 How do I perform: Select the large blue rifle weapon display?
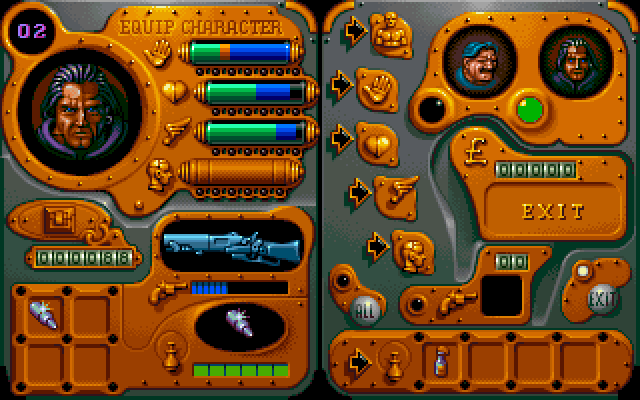229,245
